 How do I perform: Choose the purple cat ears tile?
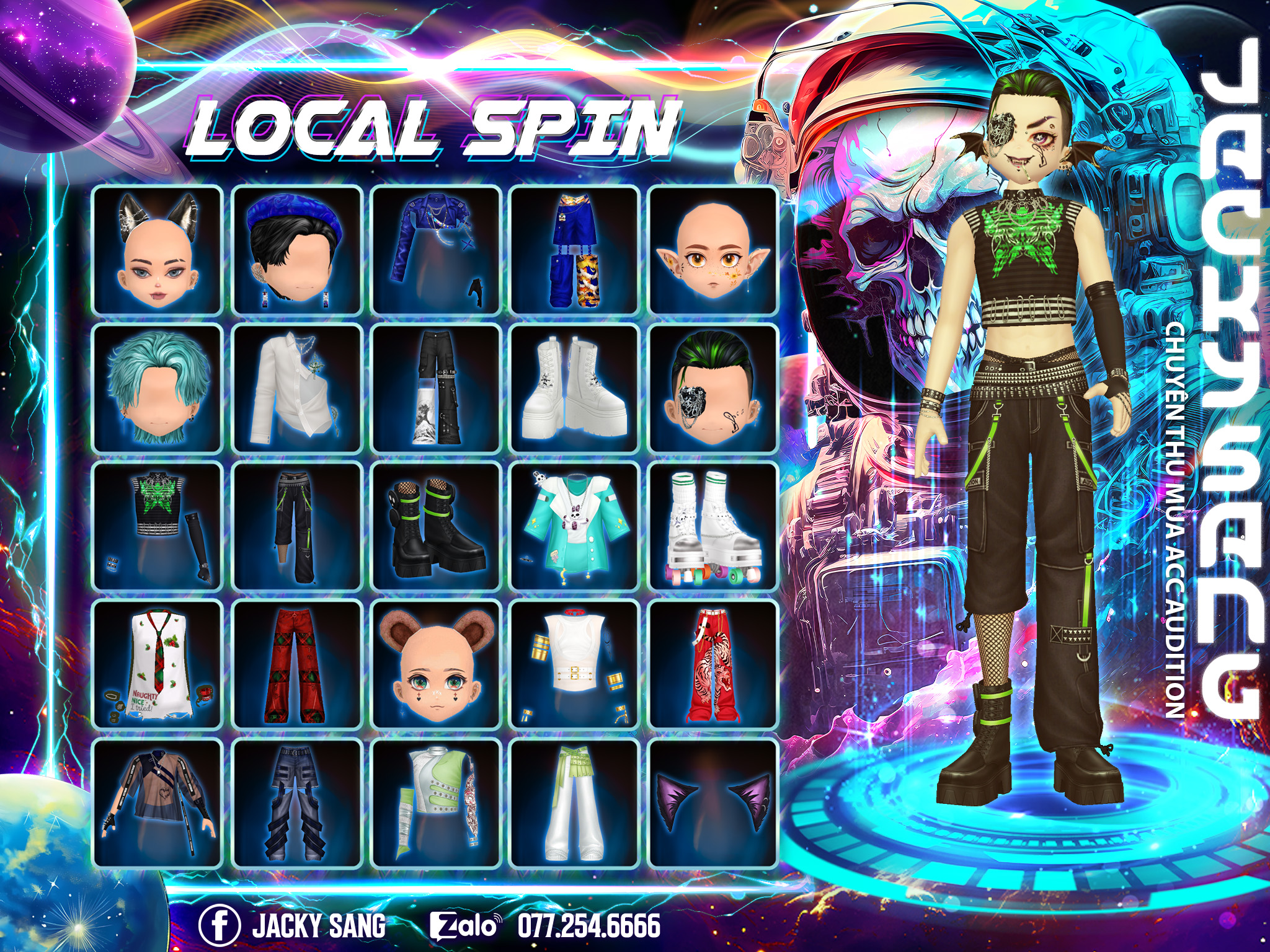pyautogui.click(x=713, y=803)
